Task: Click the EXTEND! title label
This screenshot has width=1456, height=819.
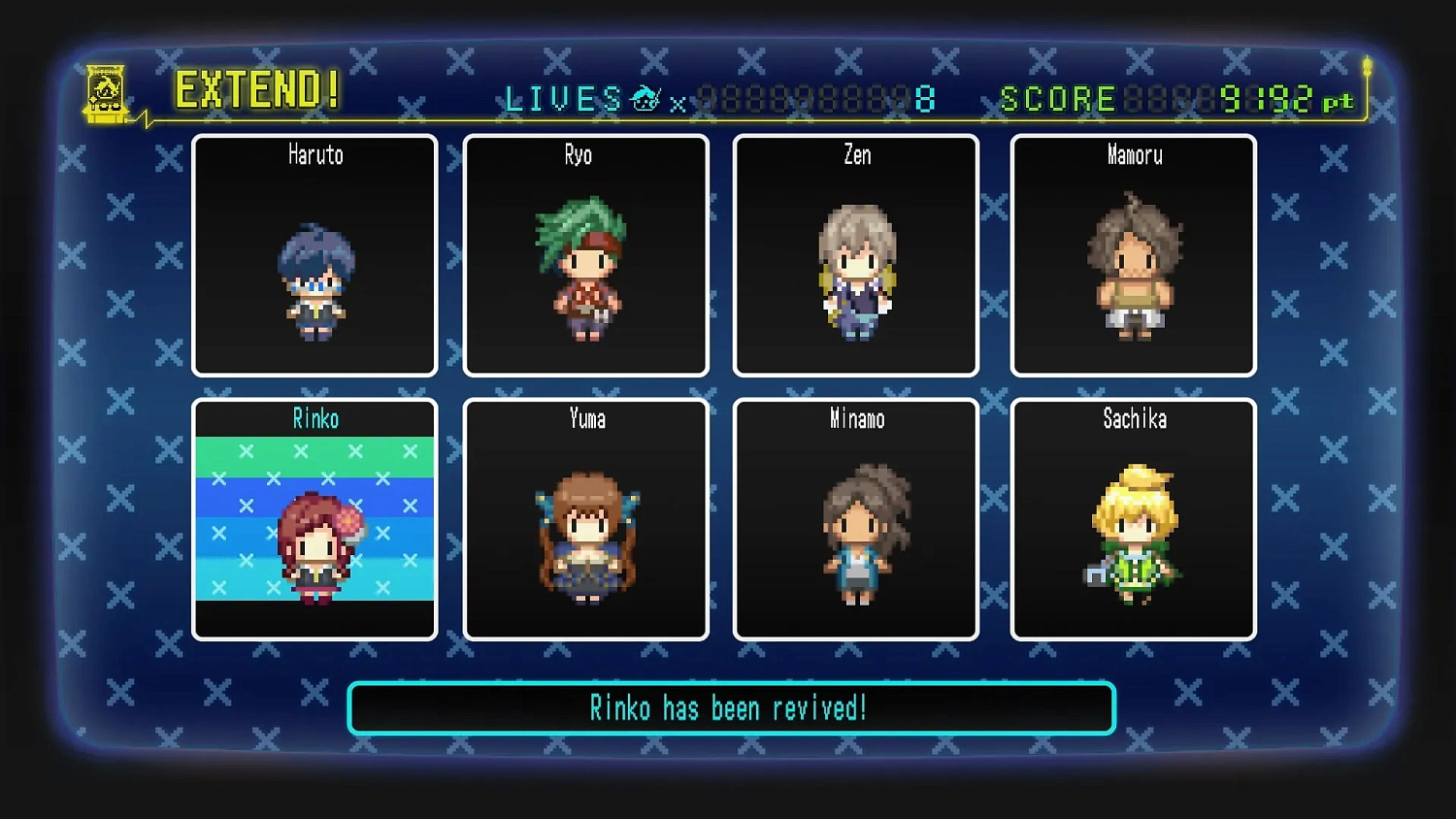Action: pyautogui.click(x=255, y=89)
